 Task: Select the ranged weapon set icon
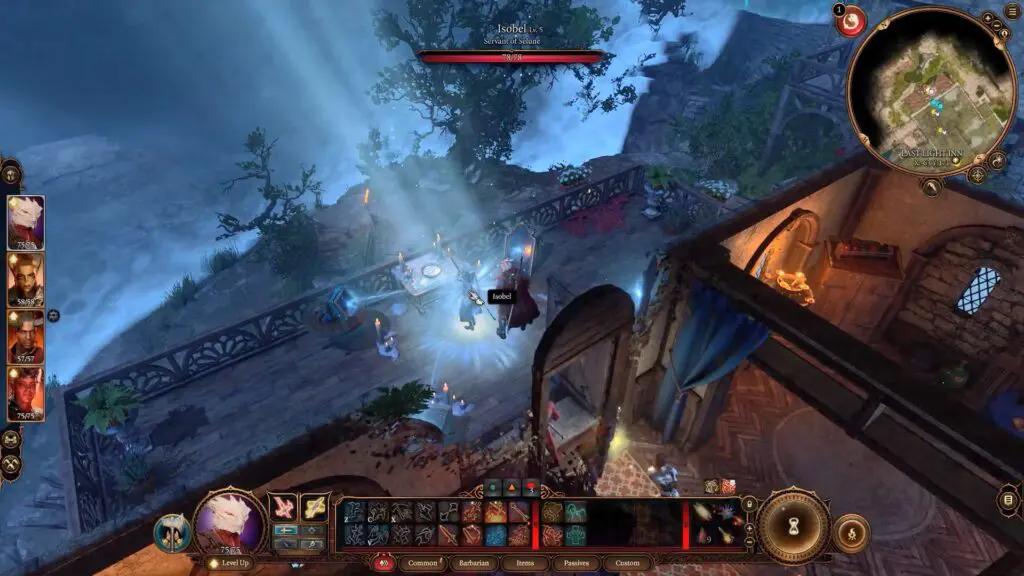pyautogui.click(x=315, y=507)
